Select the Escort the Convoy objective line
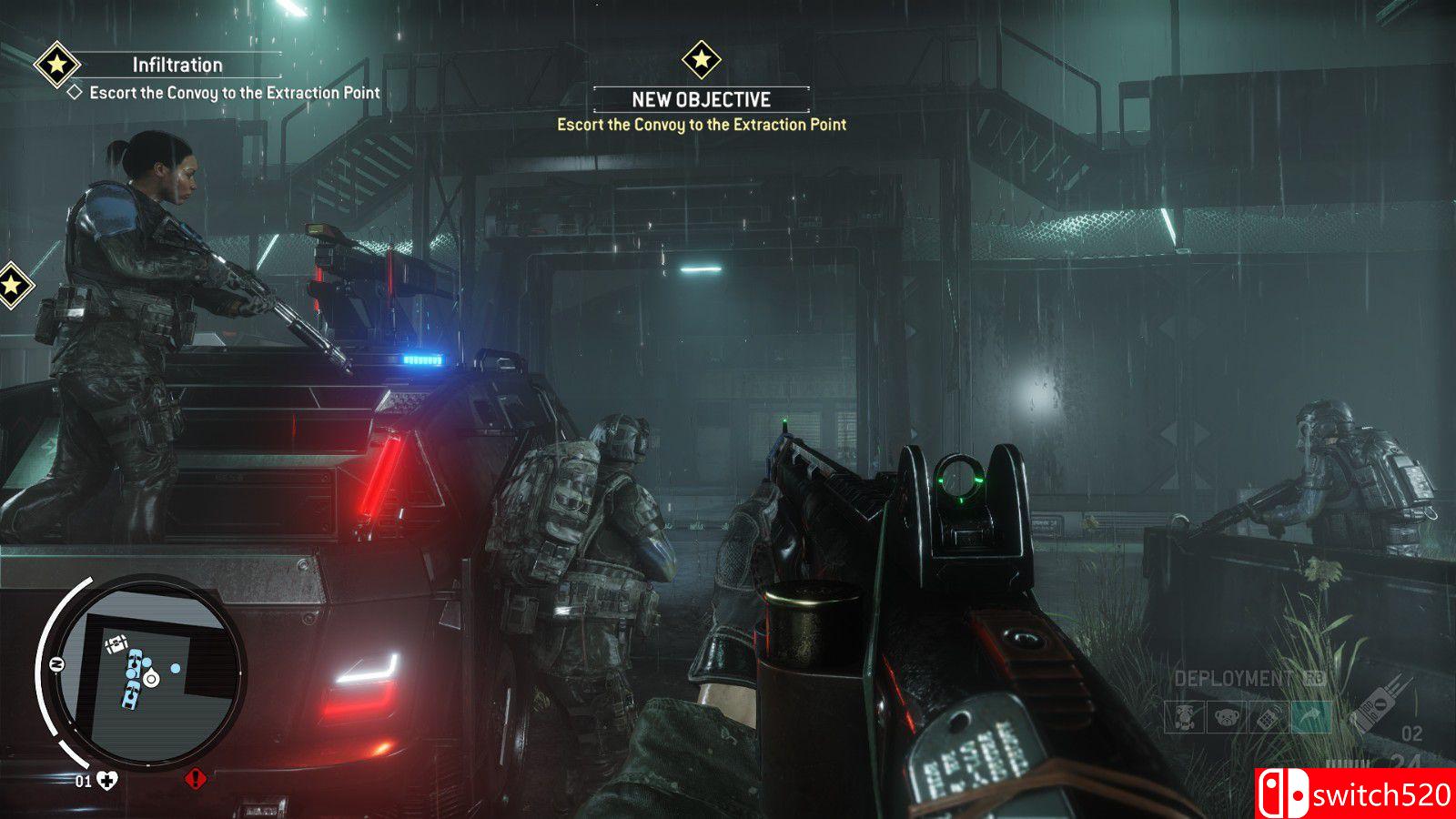1456x819 pixels. click(234, 93)
